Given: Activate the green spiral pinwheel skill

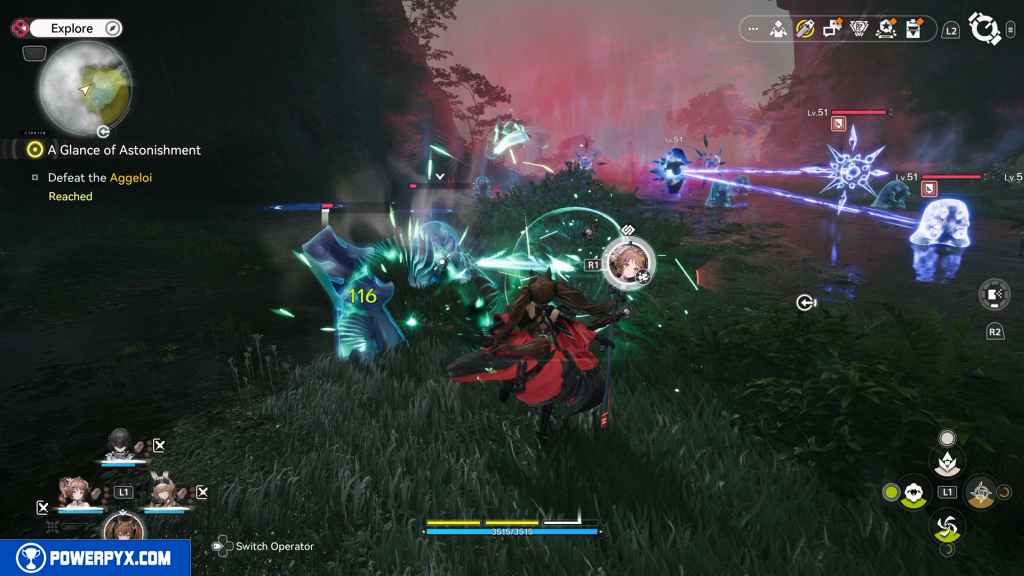Looking at the screenshot, I should point(946,524).
